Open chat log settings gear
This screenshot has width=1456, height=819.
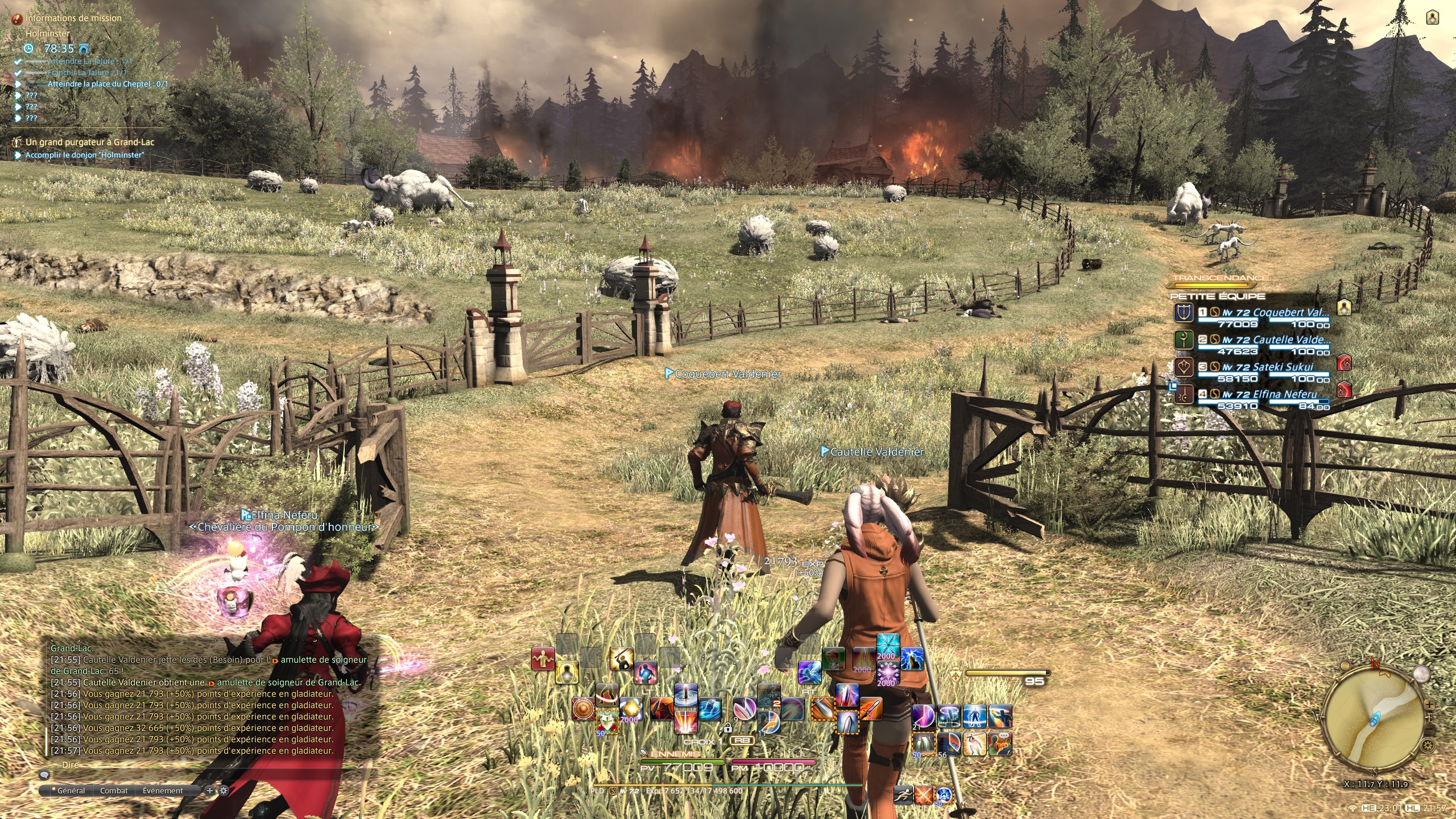click(x=224, y=791)
